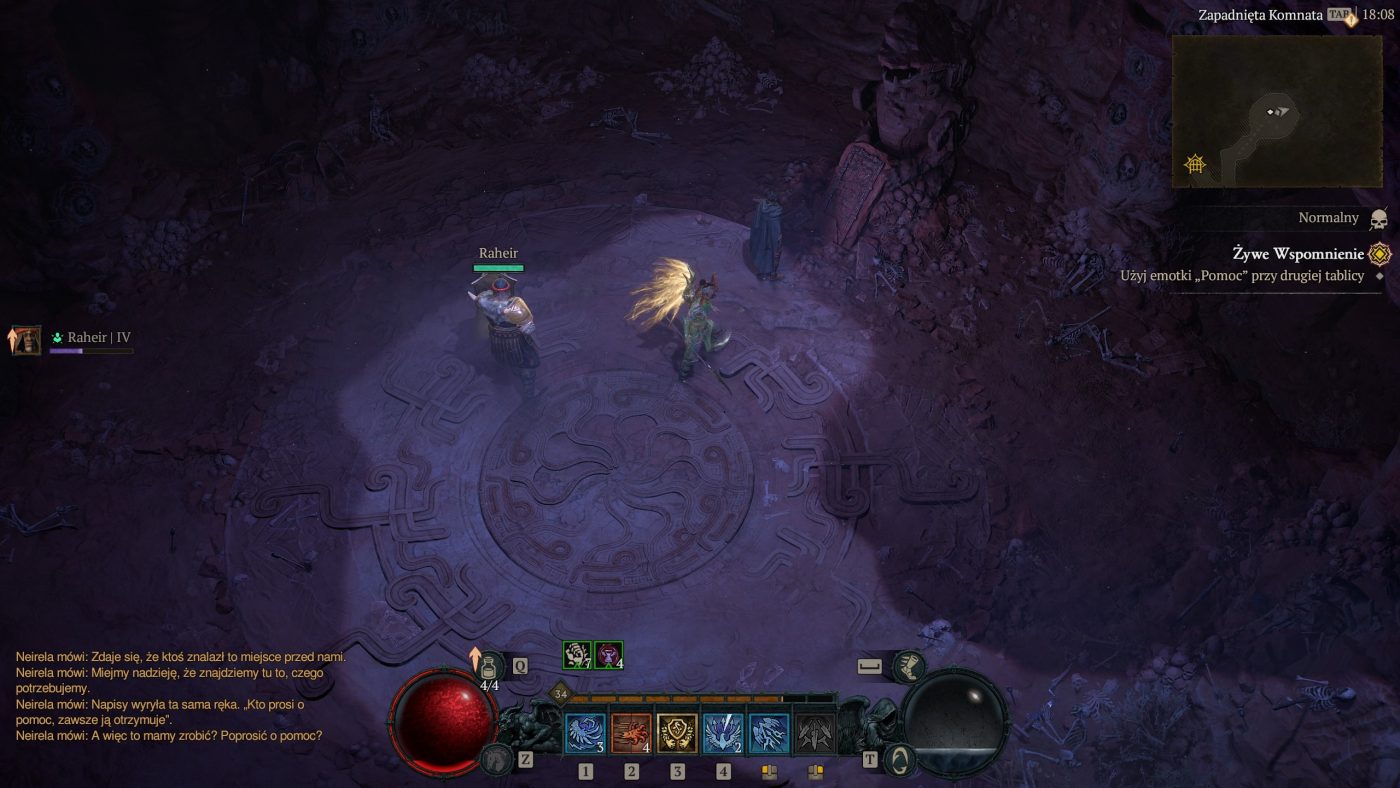The image size is (1400, 788).
Task: Activate the blue eagle dive skill
Action: click(723, 733)
